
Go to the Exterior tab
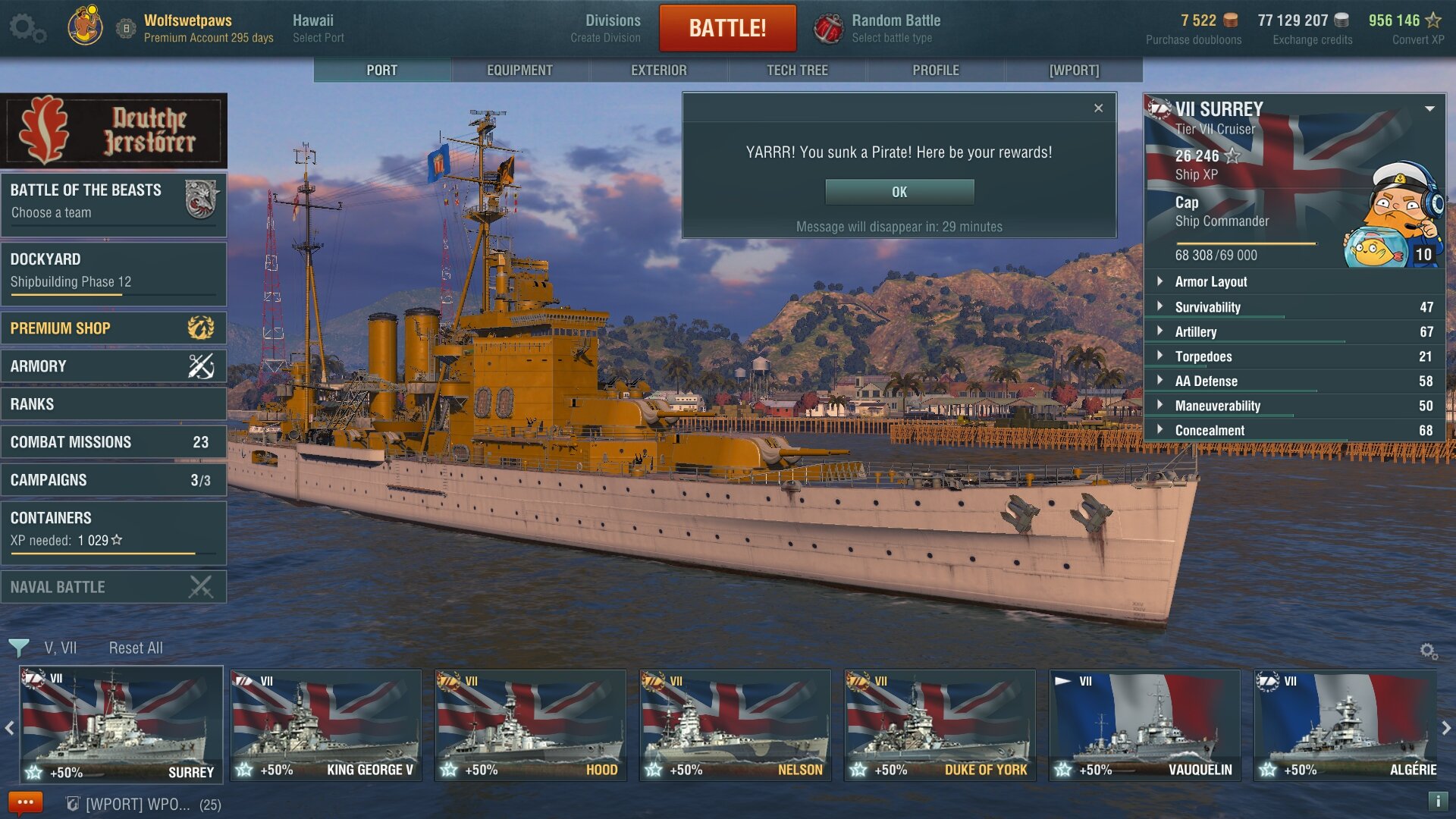[x=658, y=70]
